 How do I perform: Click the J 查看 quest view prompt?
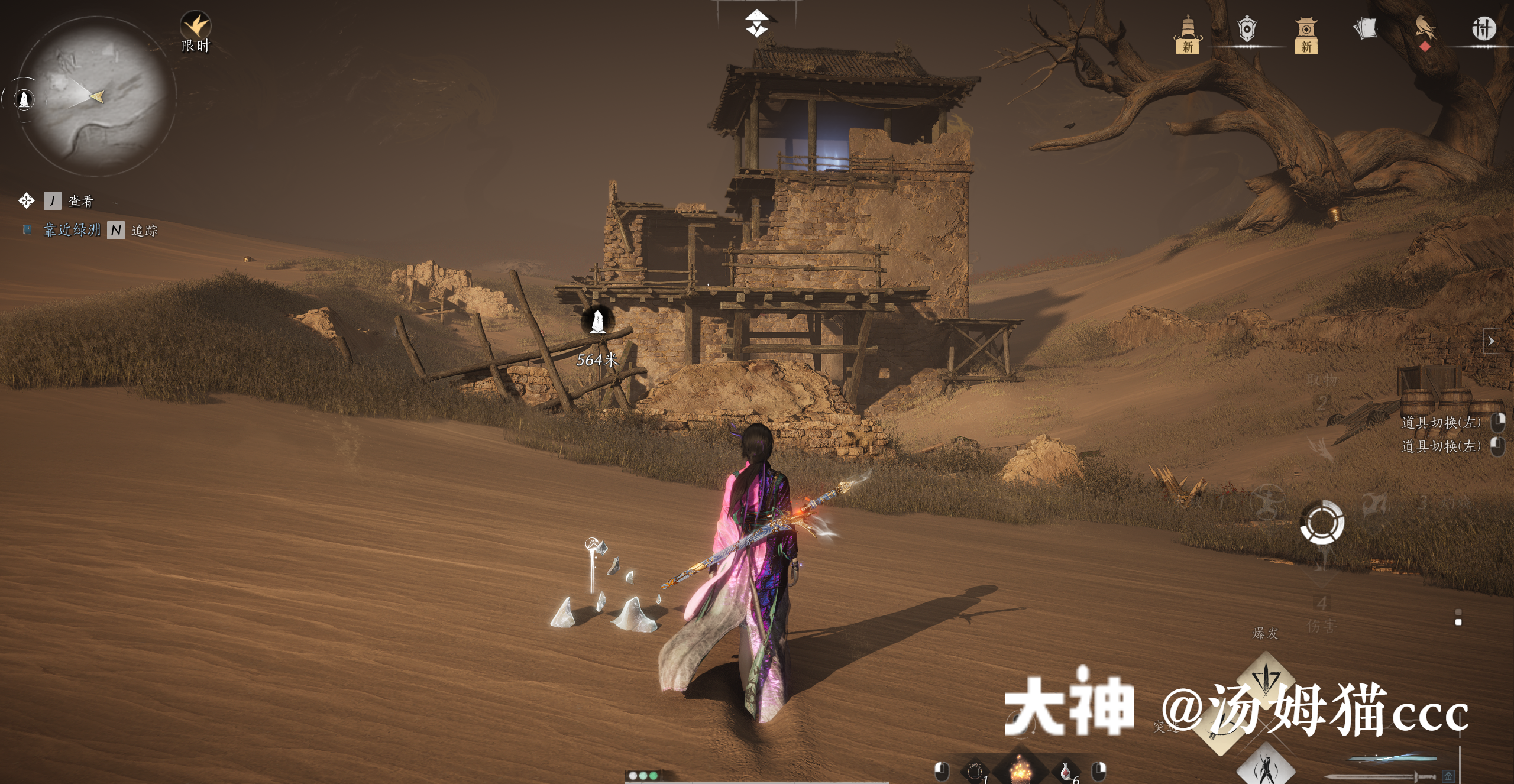pyautogui.click(x=65, y=201)
